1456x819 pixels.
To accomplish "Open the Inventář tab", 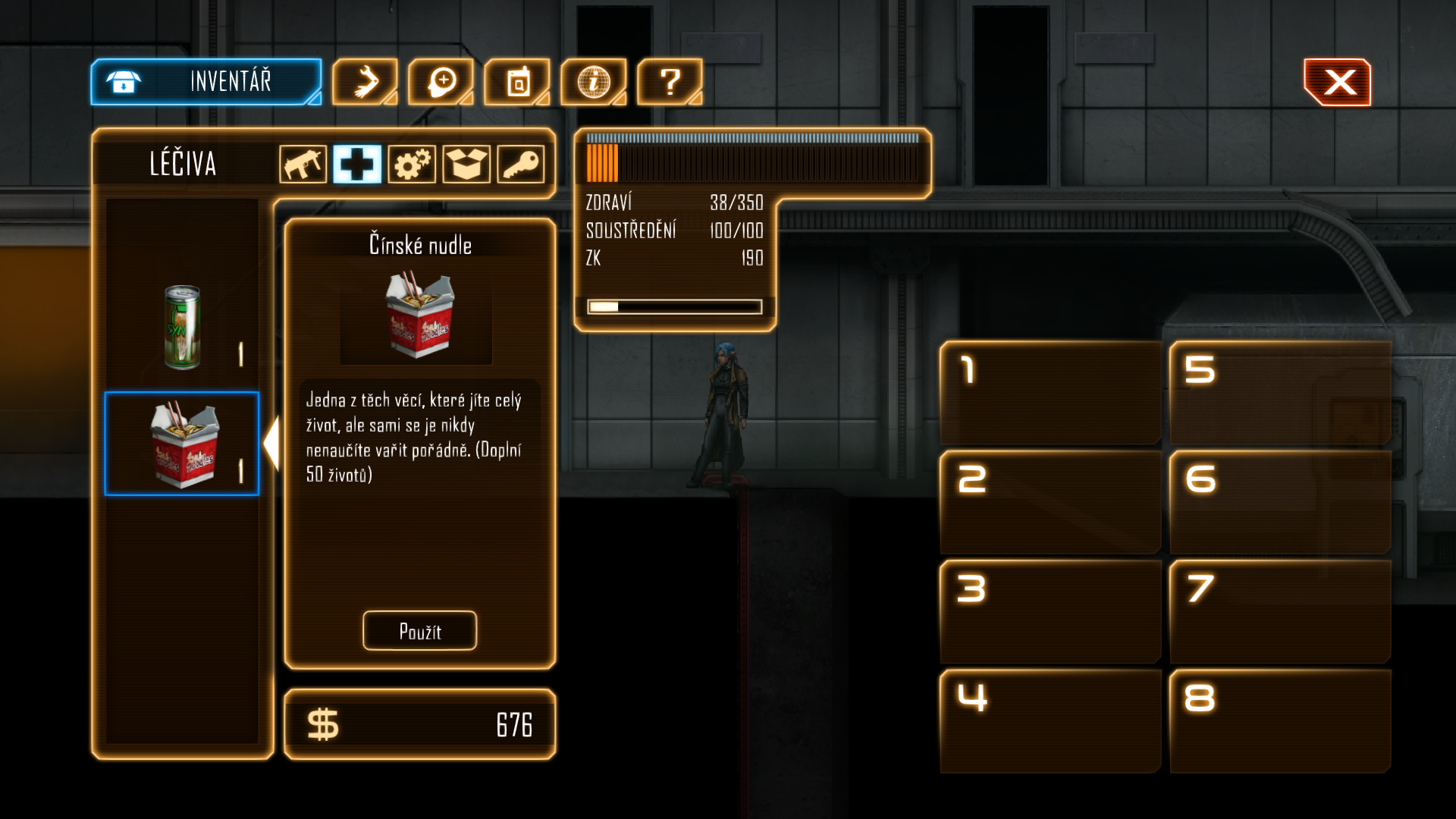I will click(x=206, y=82).
